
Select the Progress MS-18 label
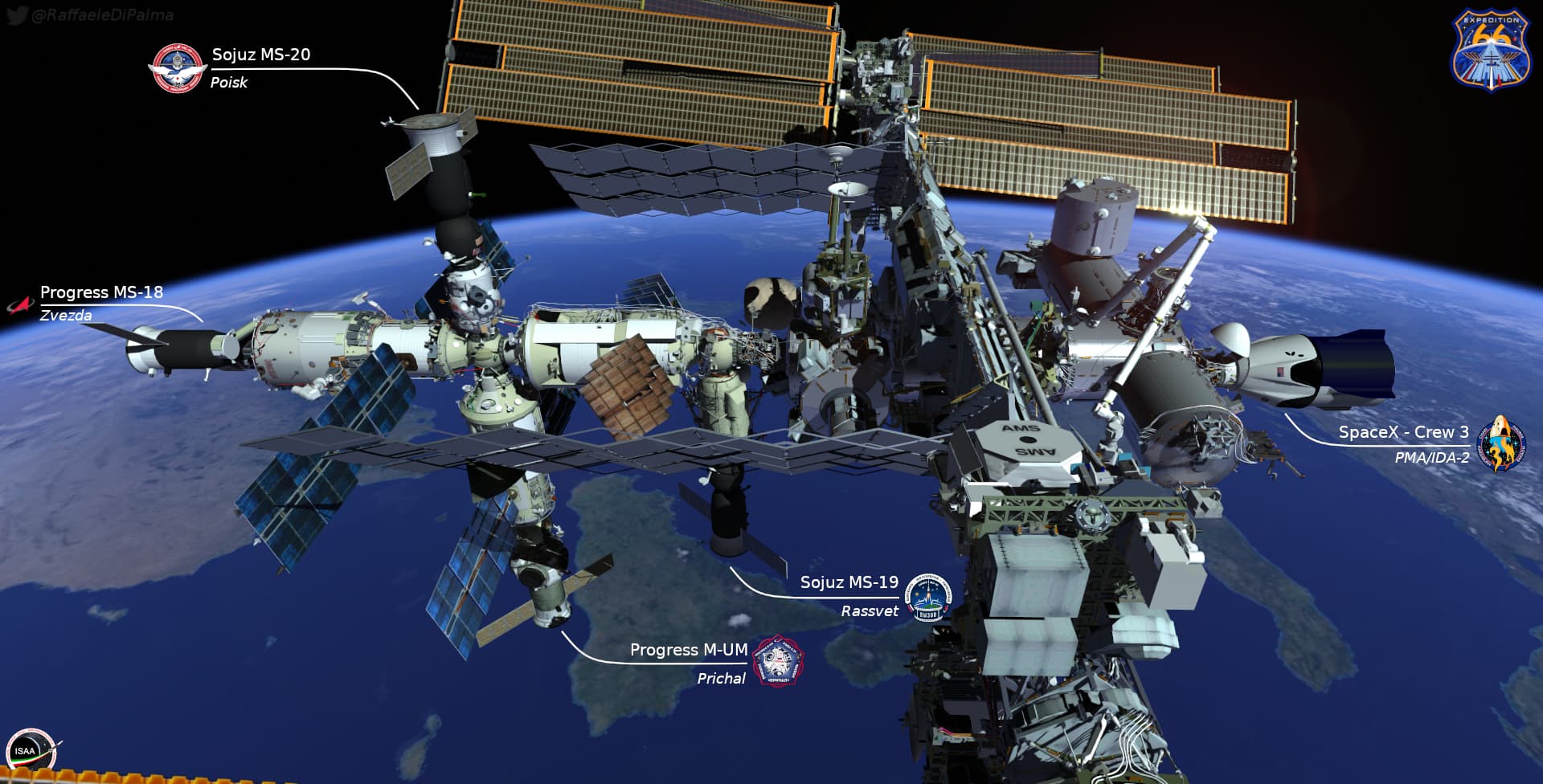pyautogui.click(x=101, y=292)
